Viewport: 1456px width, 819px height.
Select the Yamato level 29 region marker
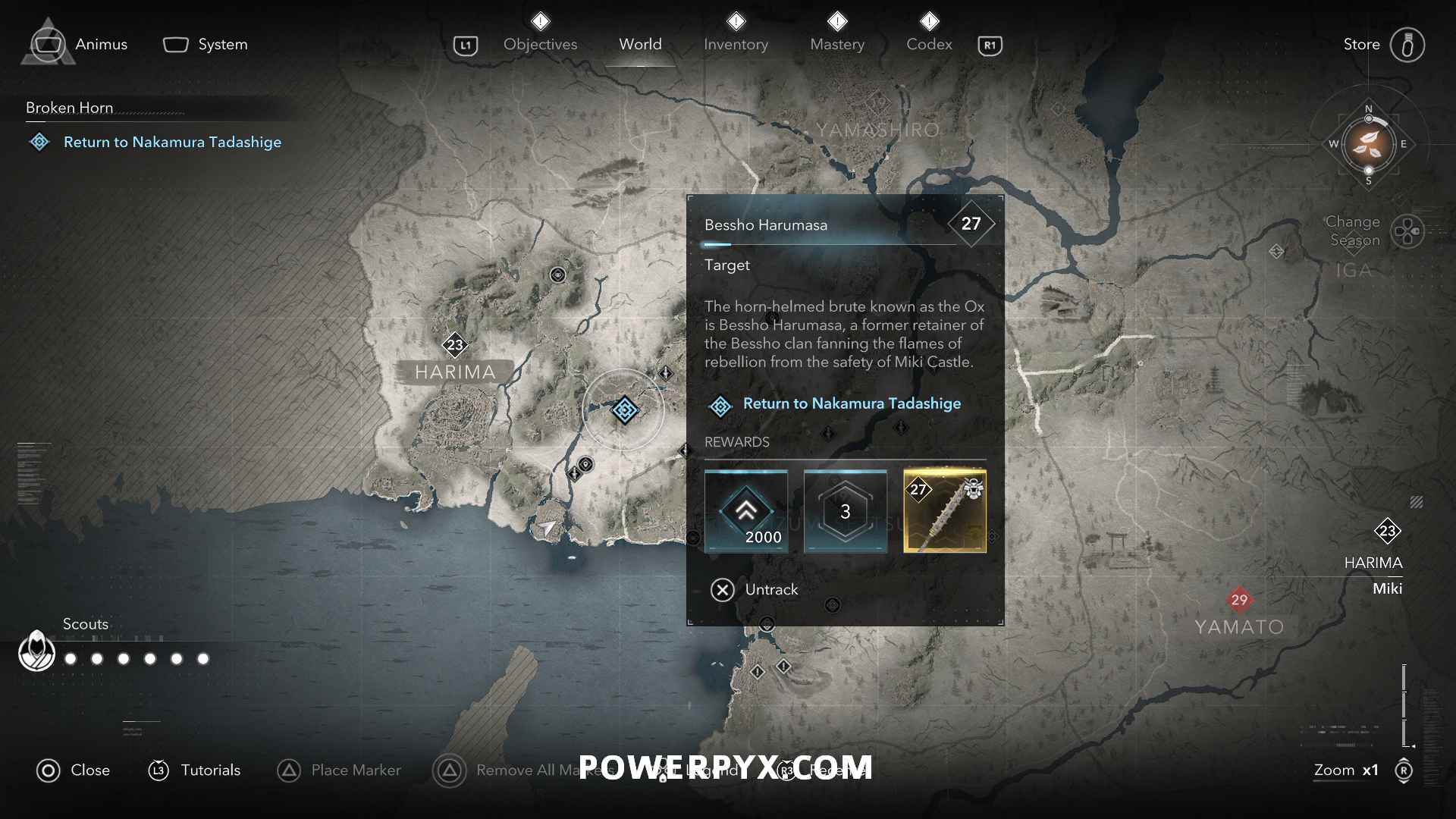(1239, 600)
